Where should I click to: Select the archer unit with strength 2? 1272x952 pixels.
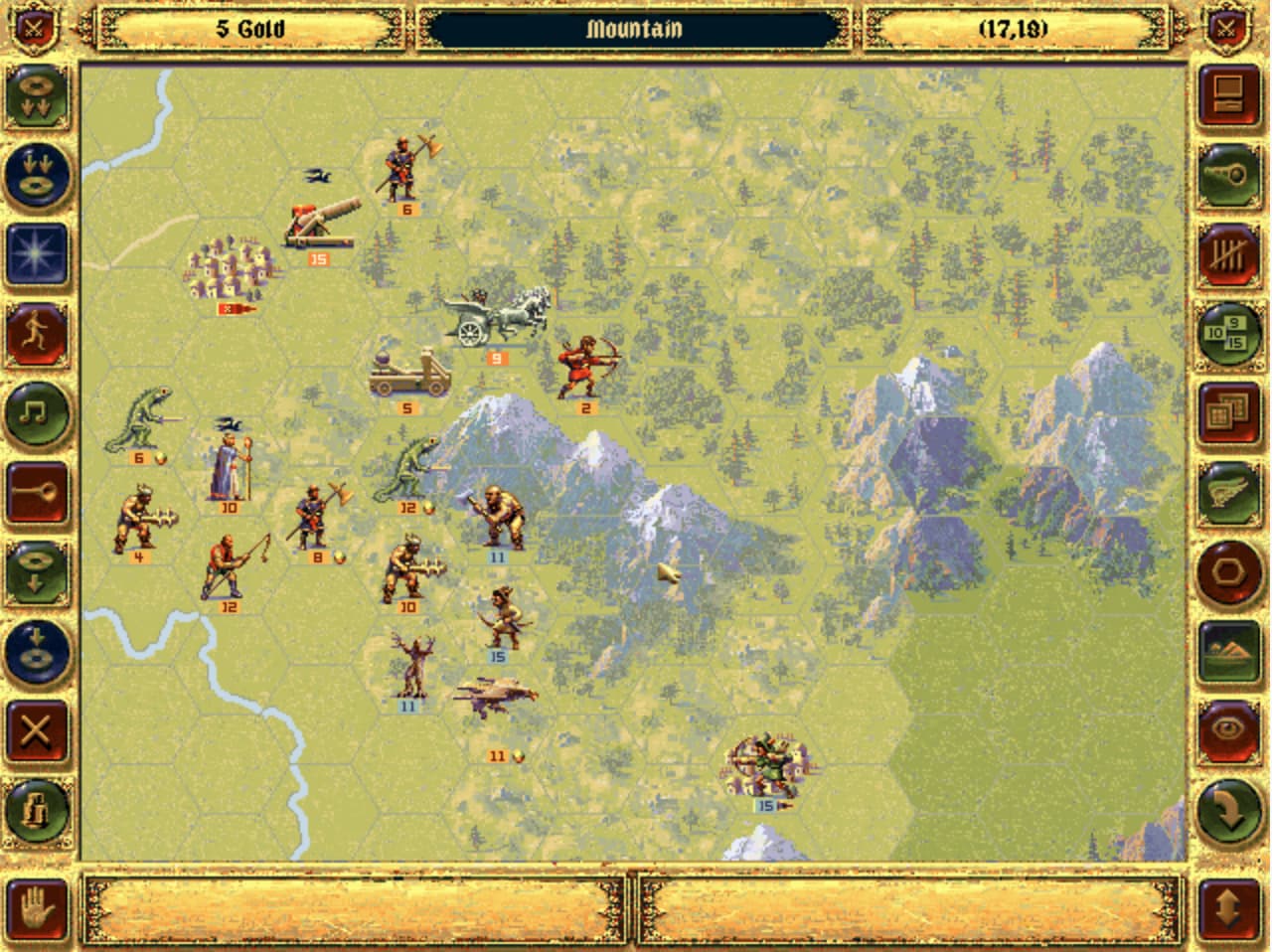(585, 368)
